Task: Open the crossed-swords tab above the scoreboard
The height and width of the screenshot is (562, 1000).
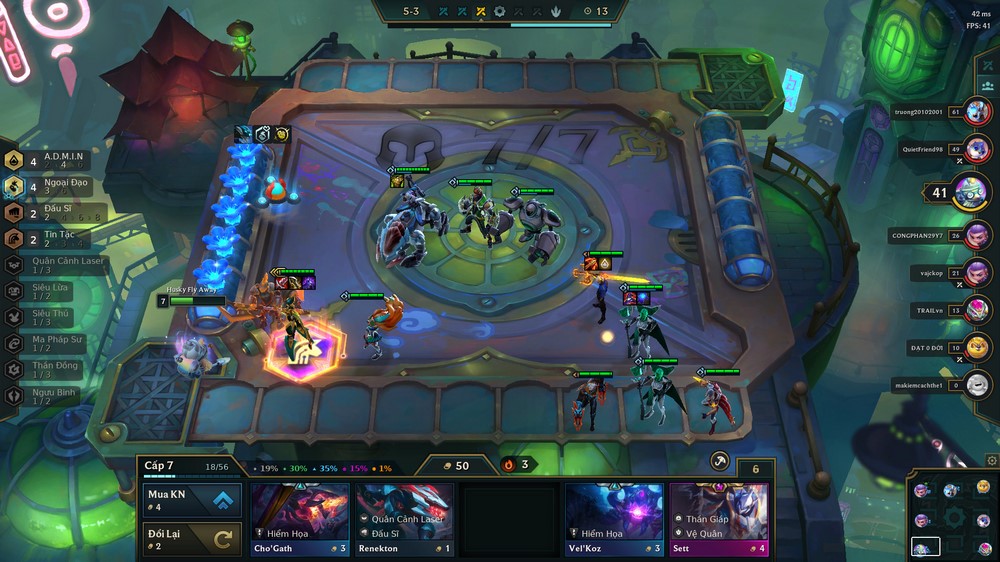Action: tap(987, 65)
